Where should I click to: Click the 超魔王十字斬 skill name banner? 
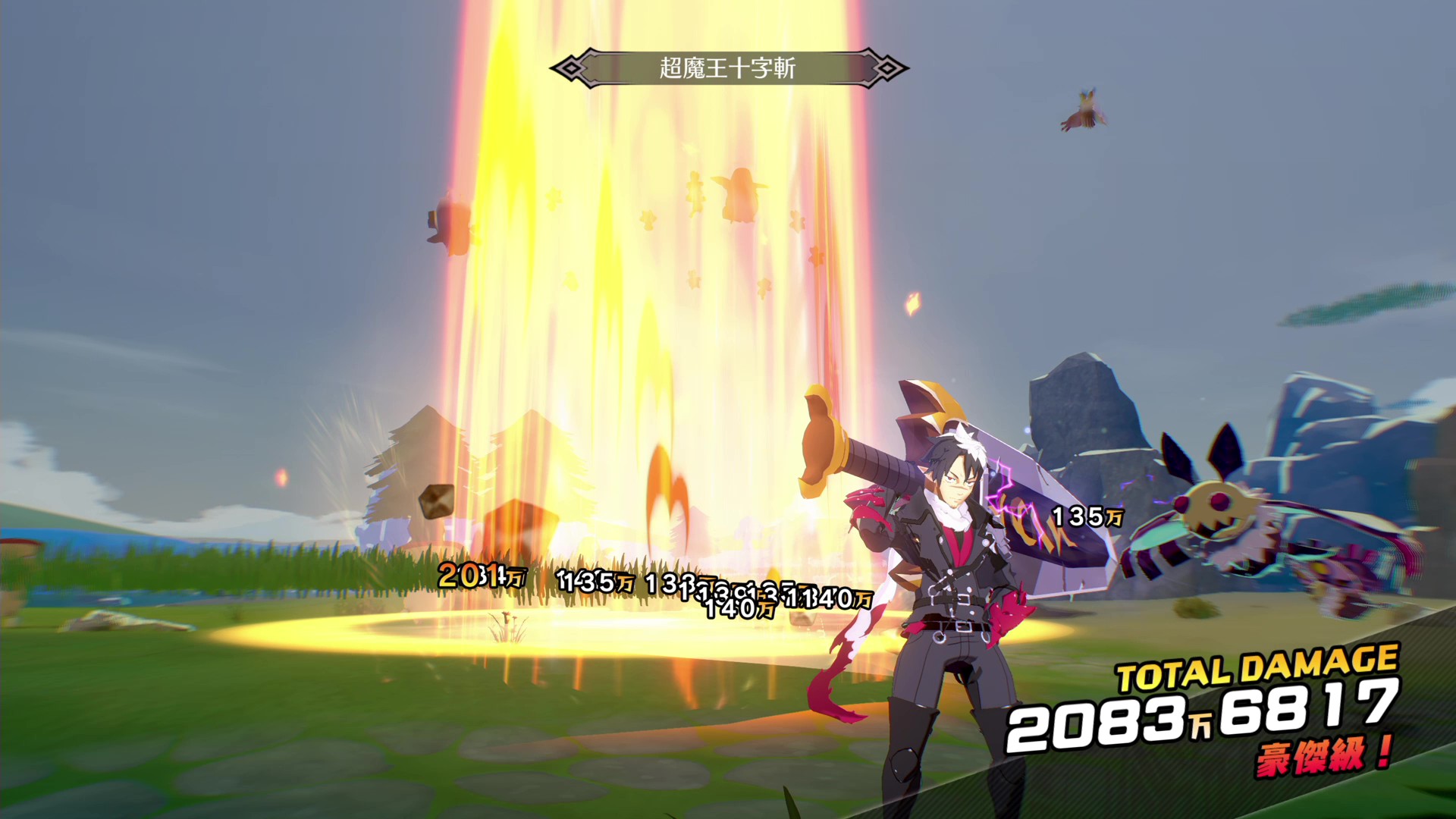(x=728, y=67)
